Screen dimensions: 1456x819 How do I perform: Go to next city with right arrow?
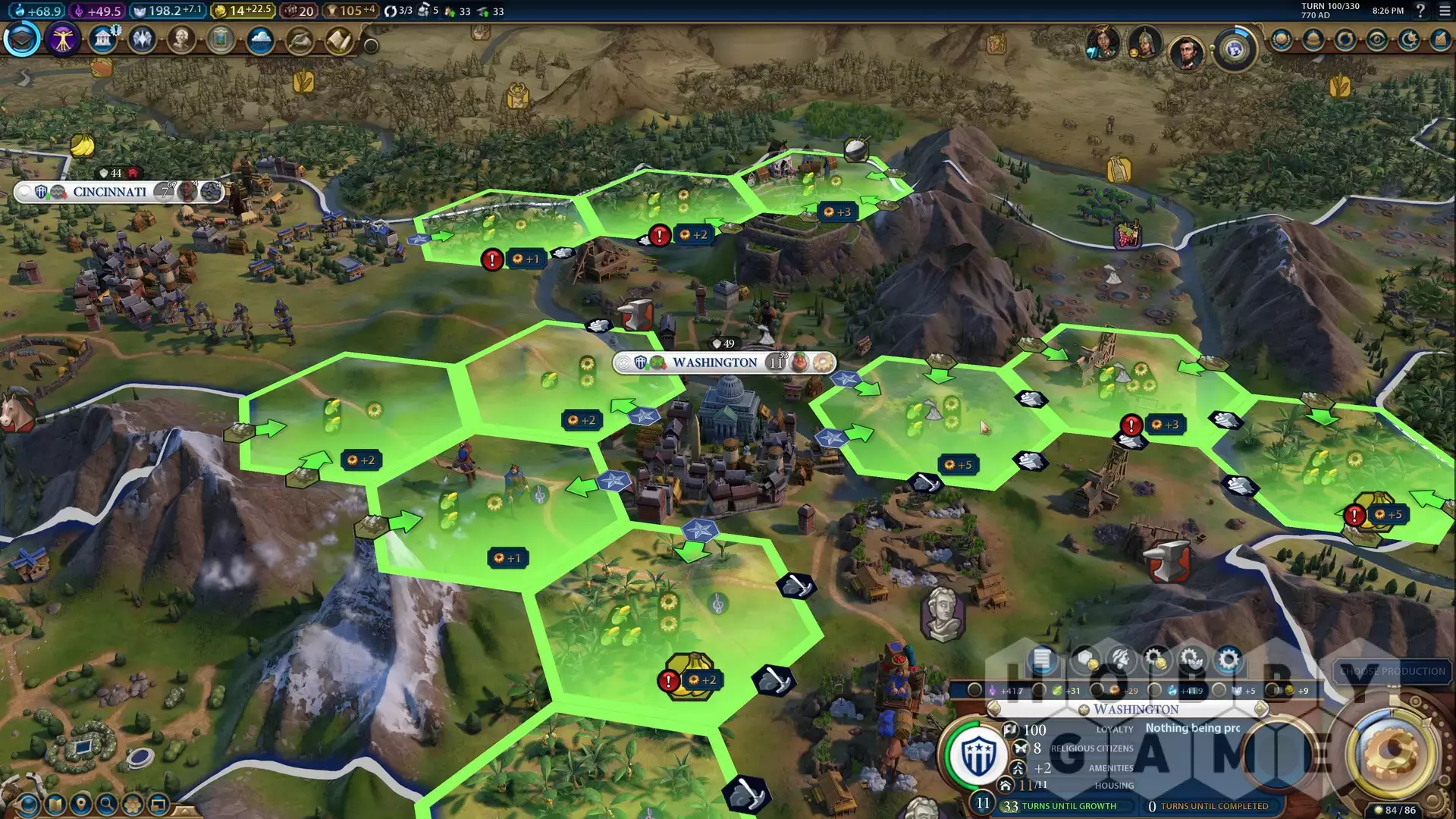[x=1261, y=709]
